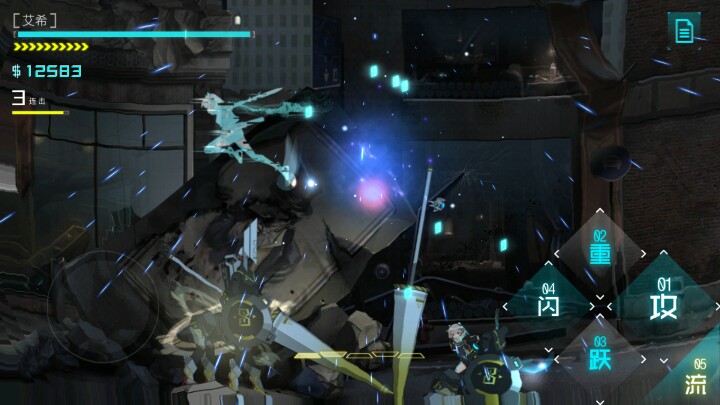Viewport: 720px width, 405px height.
Task: Tap the 跃 jump button
Action: click(600, 355)
